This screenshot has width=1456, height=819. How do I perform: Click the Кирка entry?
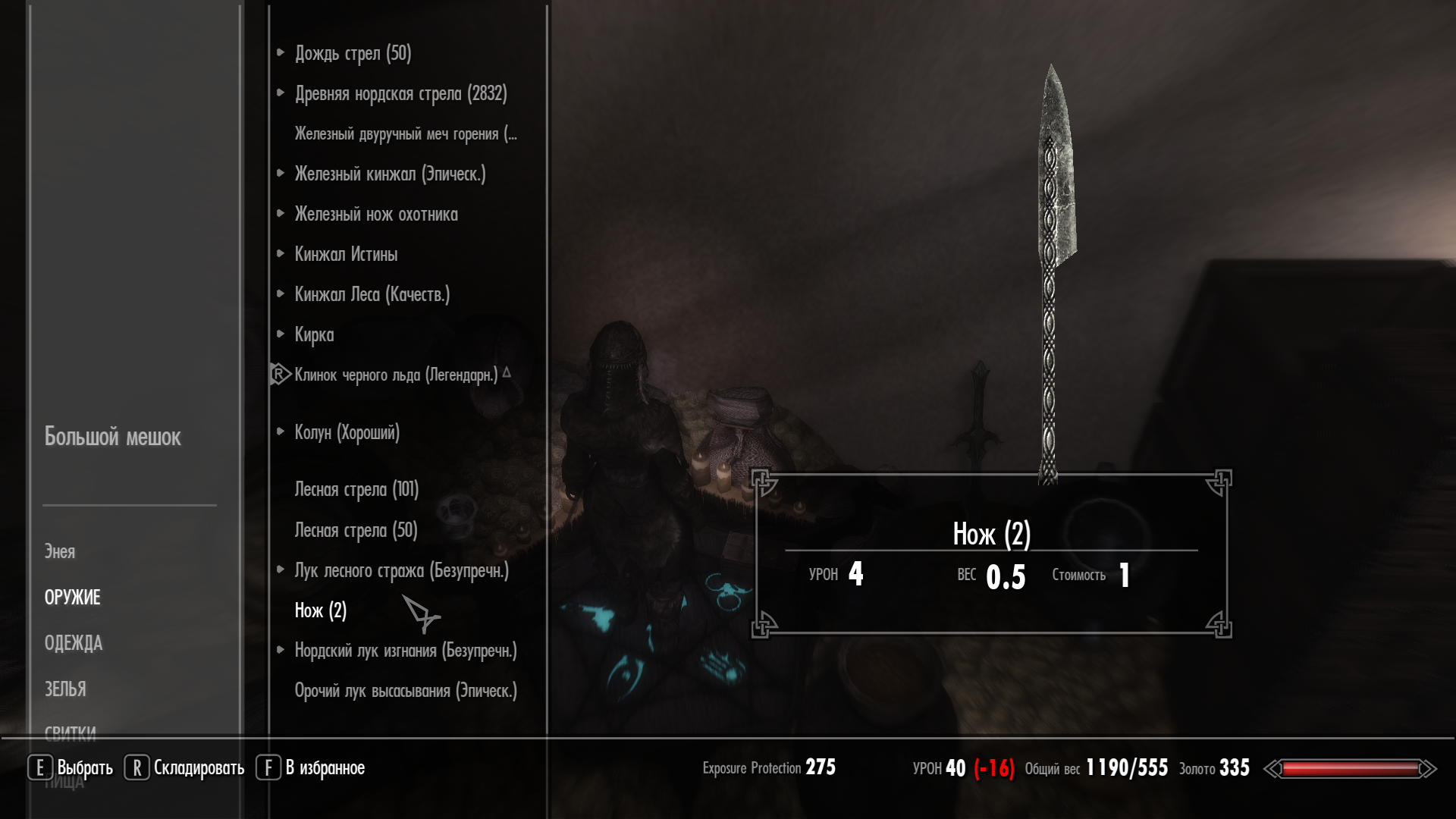(x=314, y=334)
